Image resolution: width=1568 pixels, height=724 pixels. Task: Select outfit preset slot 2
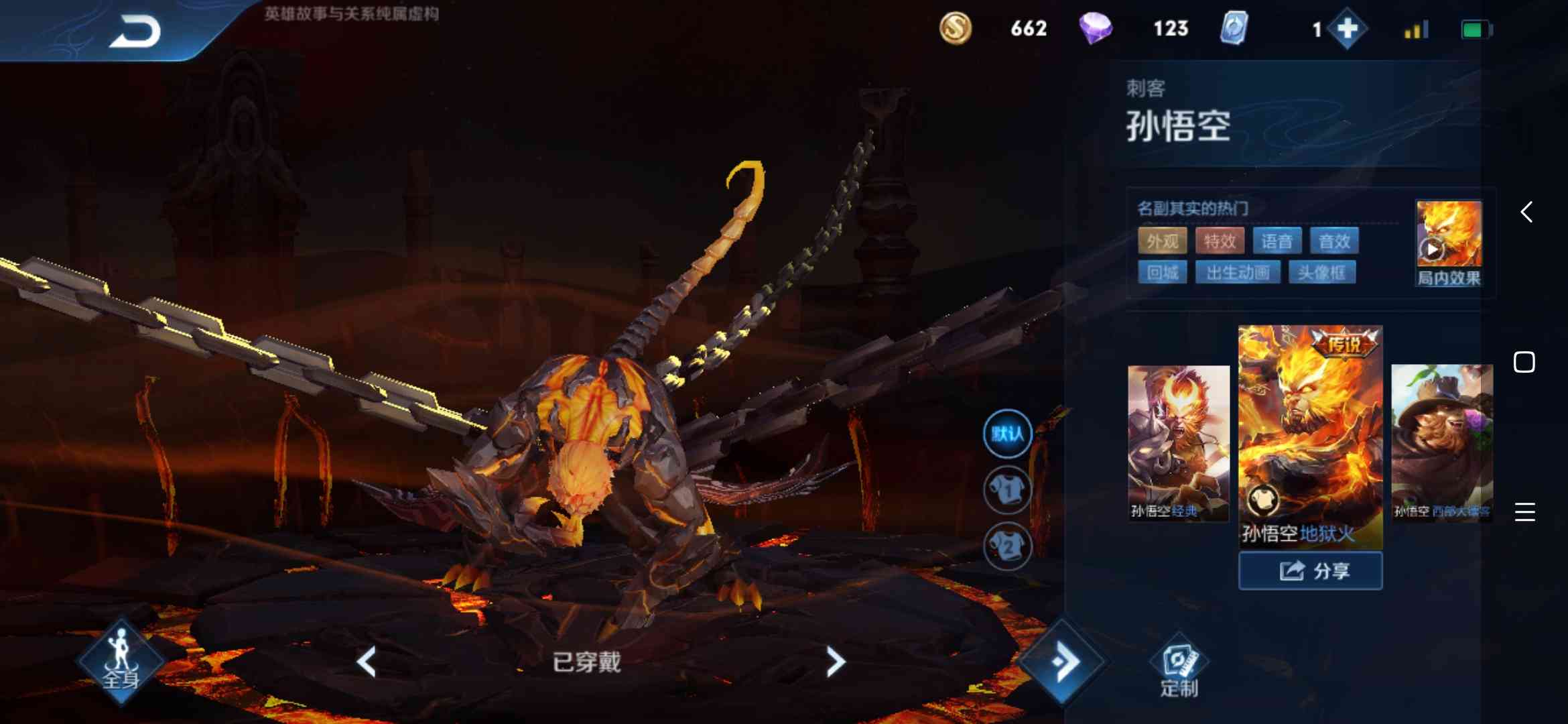[x=1008, y=546]
